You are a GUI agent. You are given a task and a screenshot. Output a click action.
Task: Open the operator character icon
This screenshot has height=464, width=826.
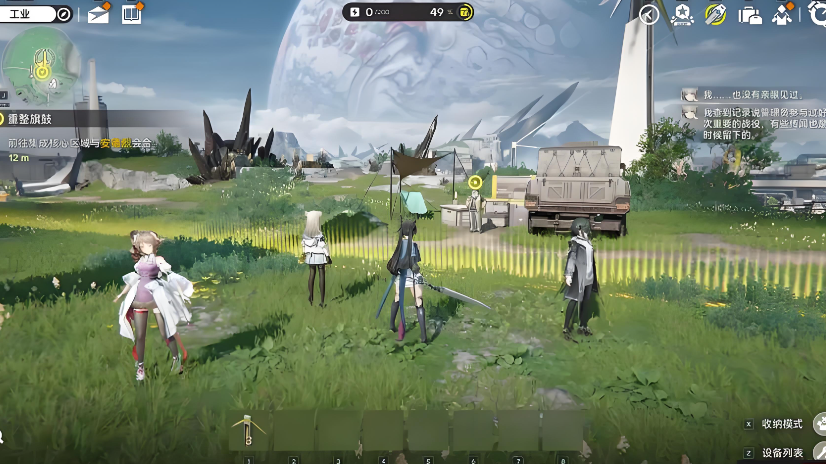click(x=783, y=14)
